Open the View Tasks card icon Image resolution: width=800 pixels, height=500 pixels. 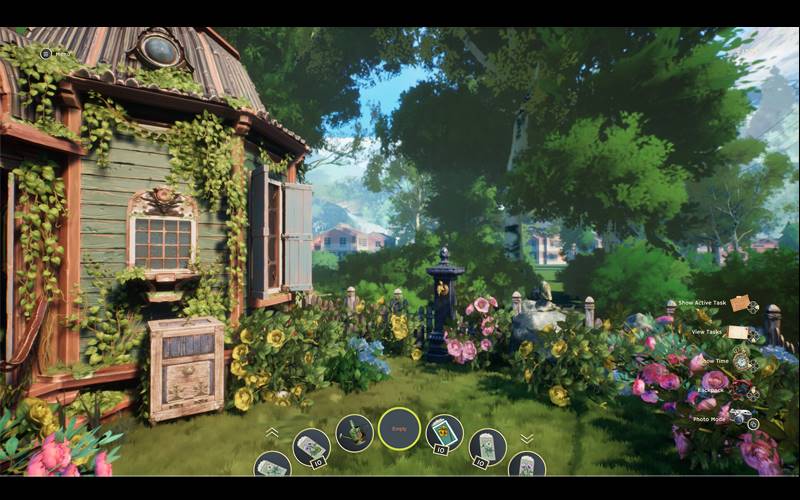(738, 332)
